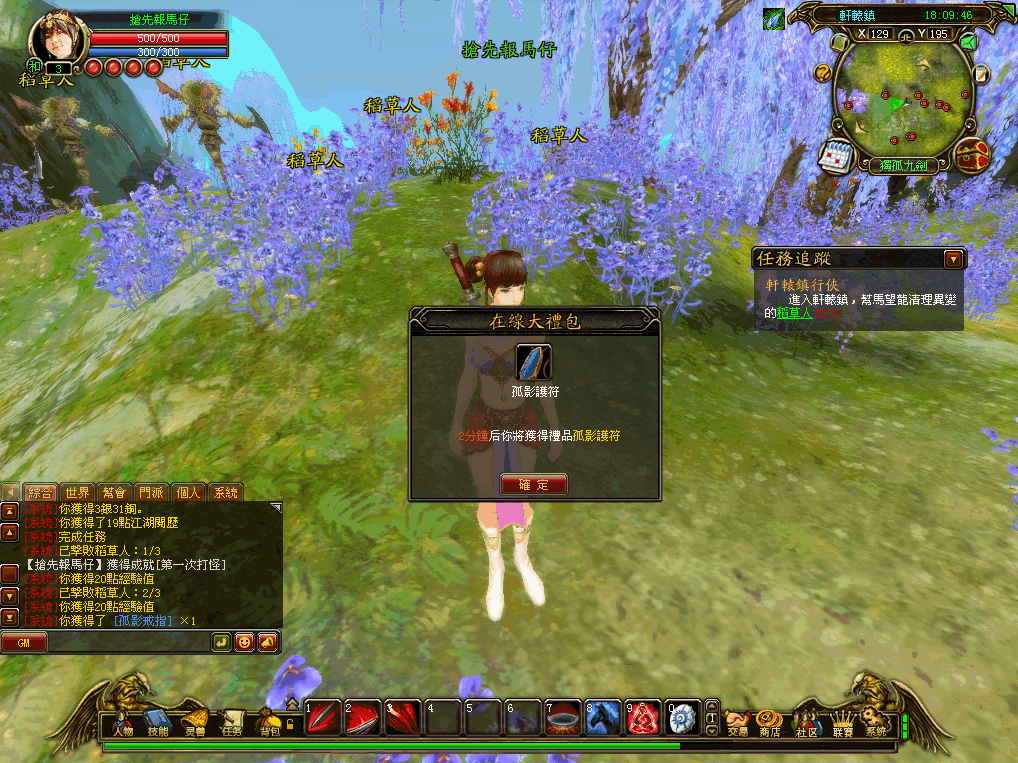Screen dimensions: 1018x763
Task: Open the 人物 character panel
Action: tap(123, 720)
